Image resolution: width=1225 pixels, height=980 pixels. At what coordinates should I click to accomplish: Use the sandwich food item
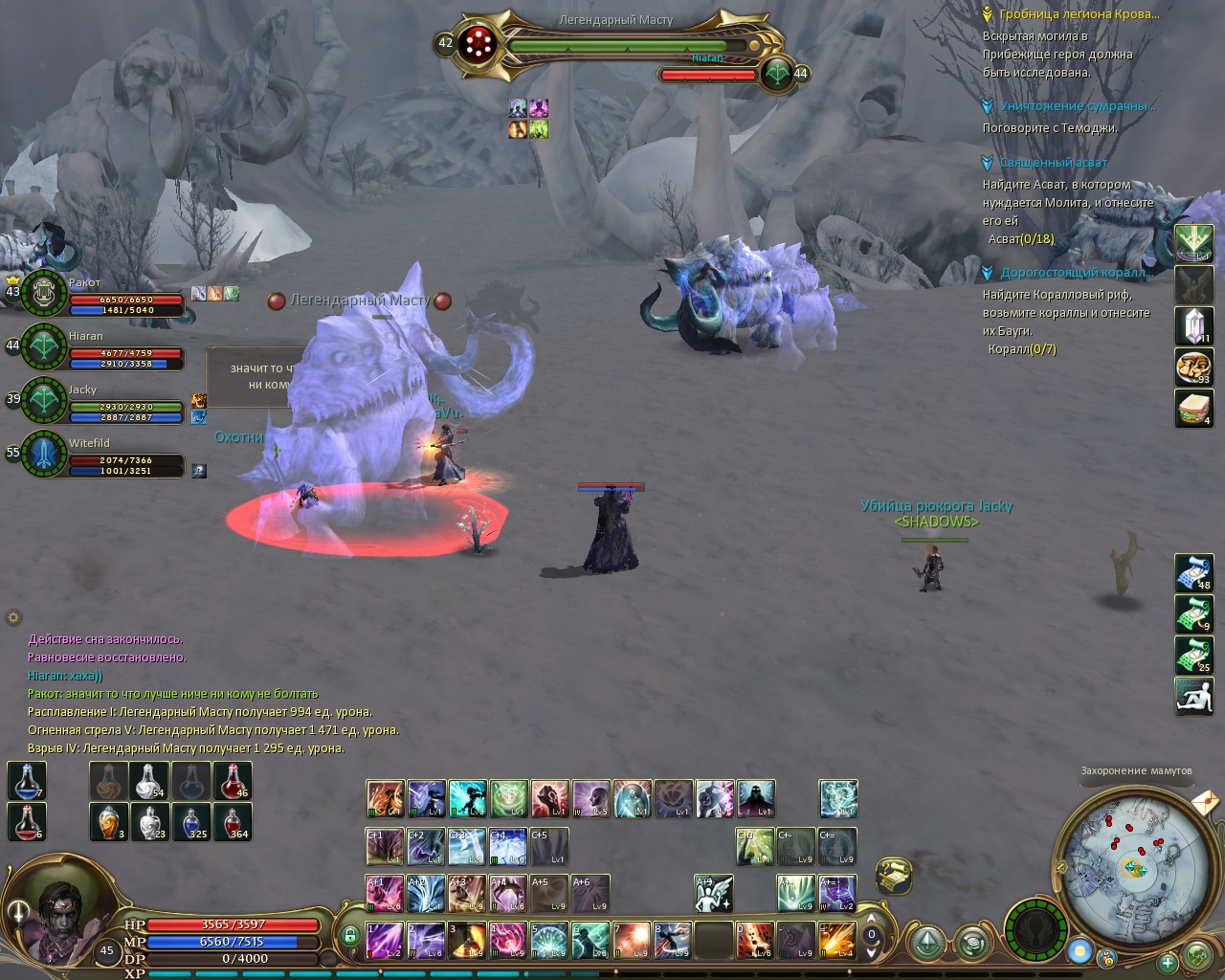[x=1193, y=409]
